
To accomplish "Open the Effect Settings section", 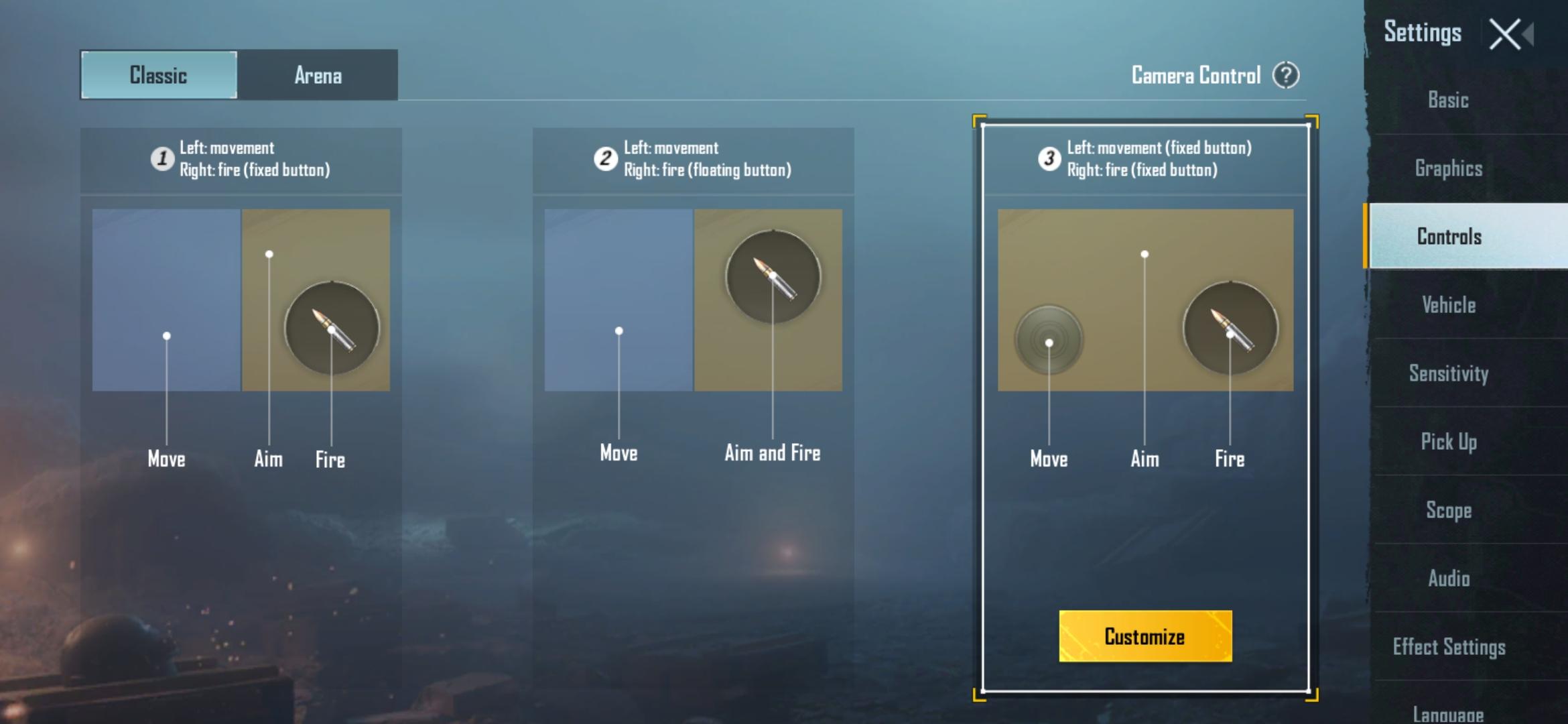I will (x=1450, y=647).
